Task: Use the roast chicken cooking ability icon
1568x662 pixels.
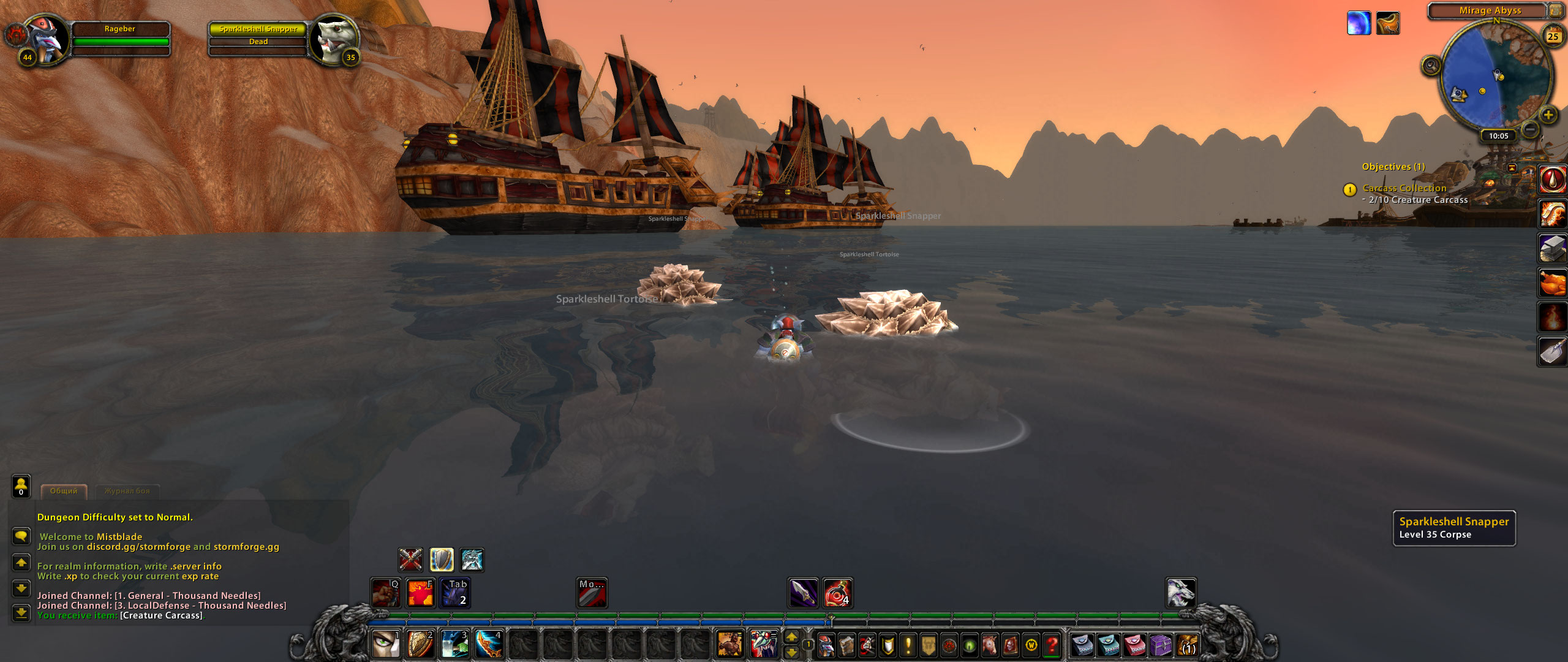Action: point(1553,283)
